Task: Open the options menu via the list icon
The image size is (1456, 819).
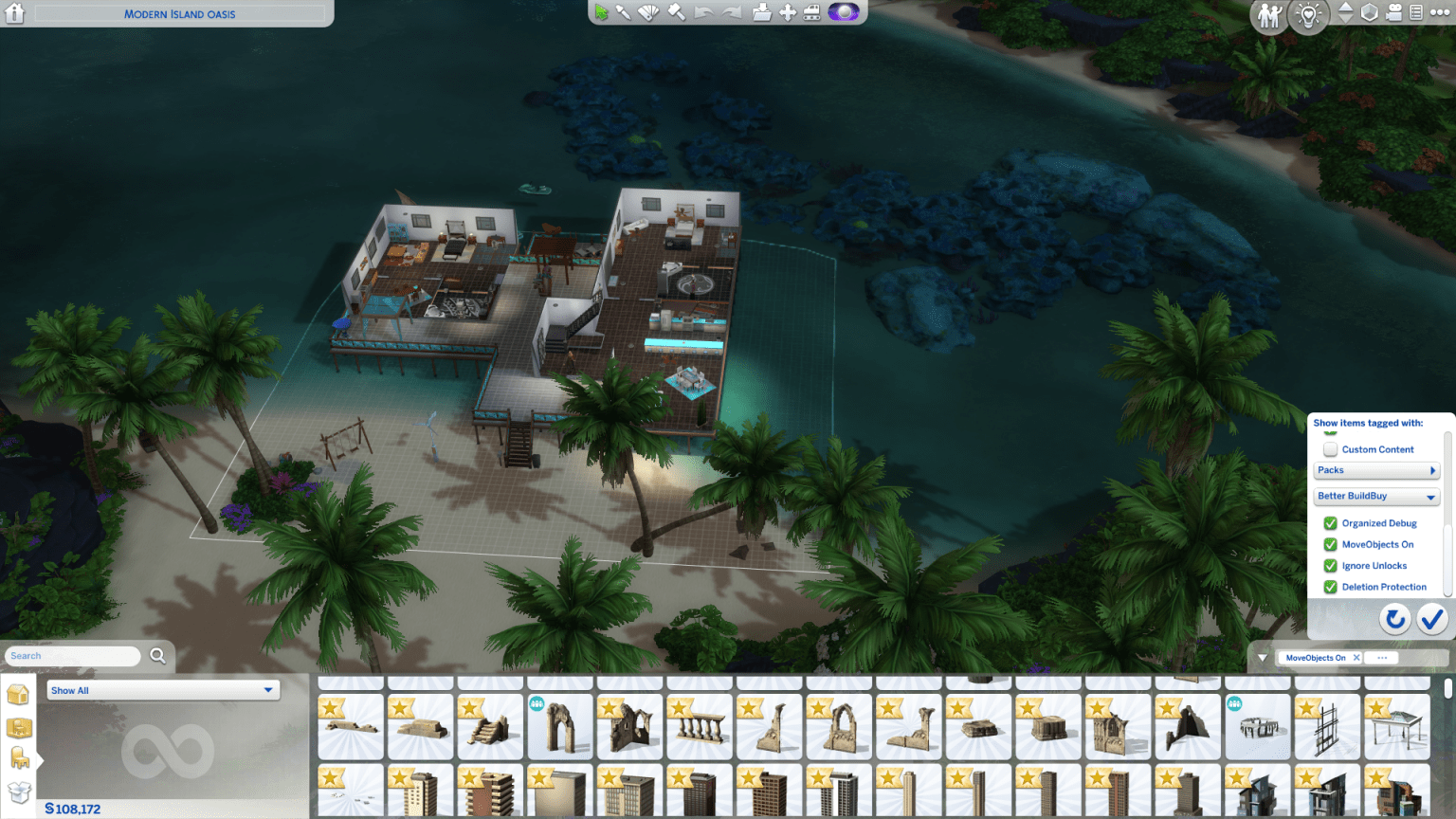Action: click(x=1417, y=12)
